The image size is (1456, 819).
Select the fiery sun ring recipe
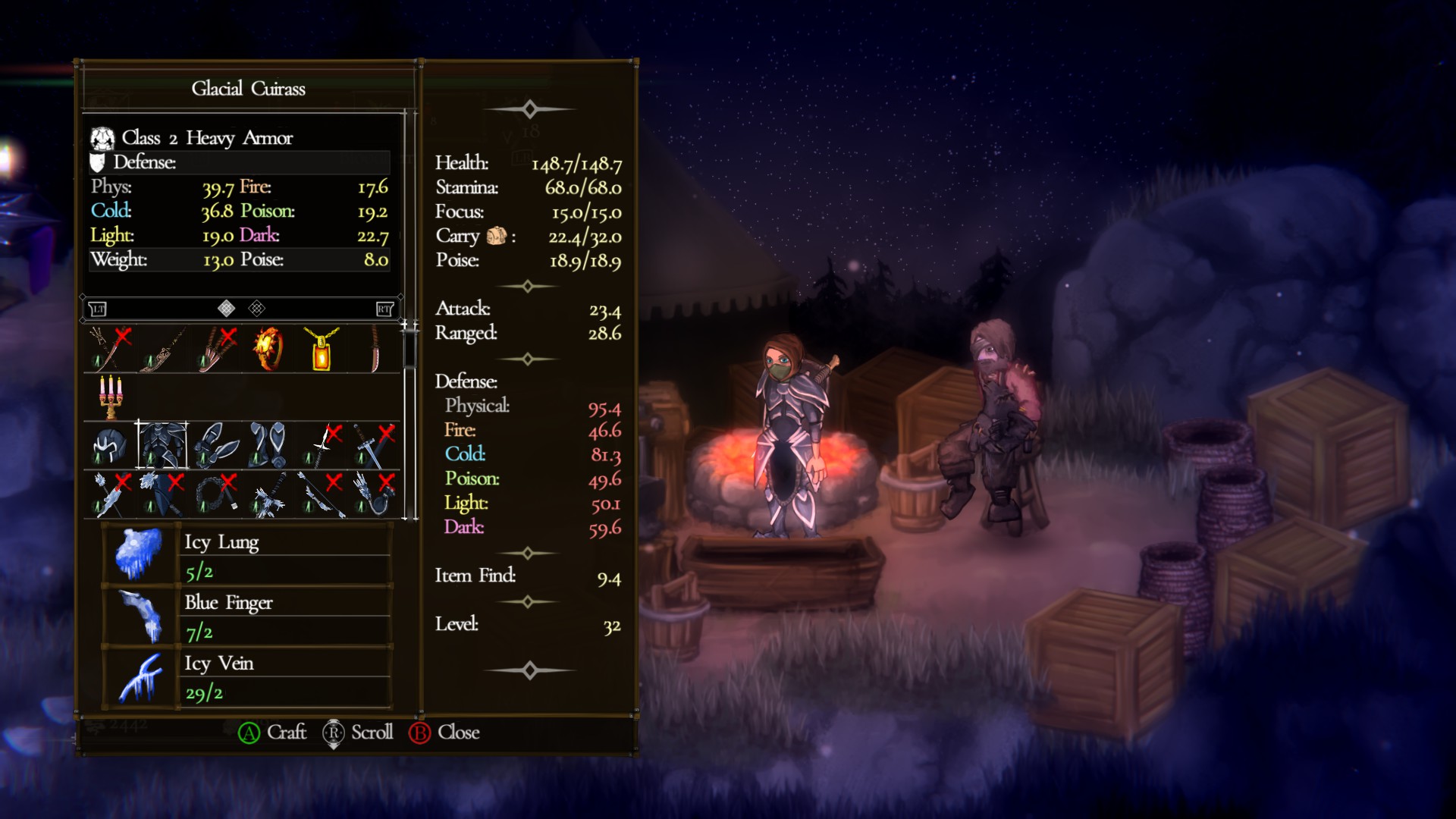[x=268, y=350]
